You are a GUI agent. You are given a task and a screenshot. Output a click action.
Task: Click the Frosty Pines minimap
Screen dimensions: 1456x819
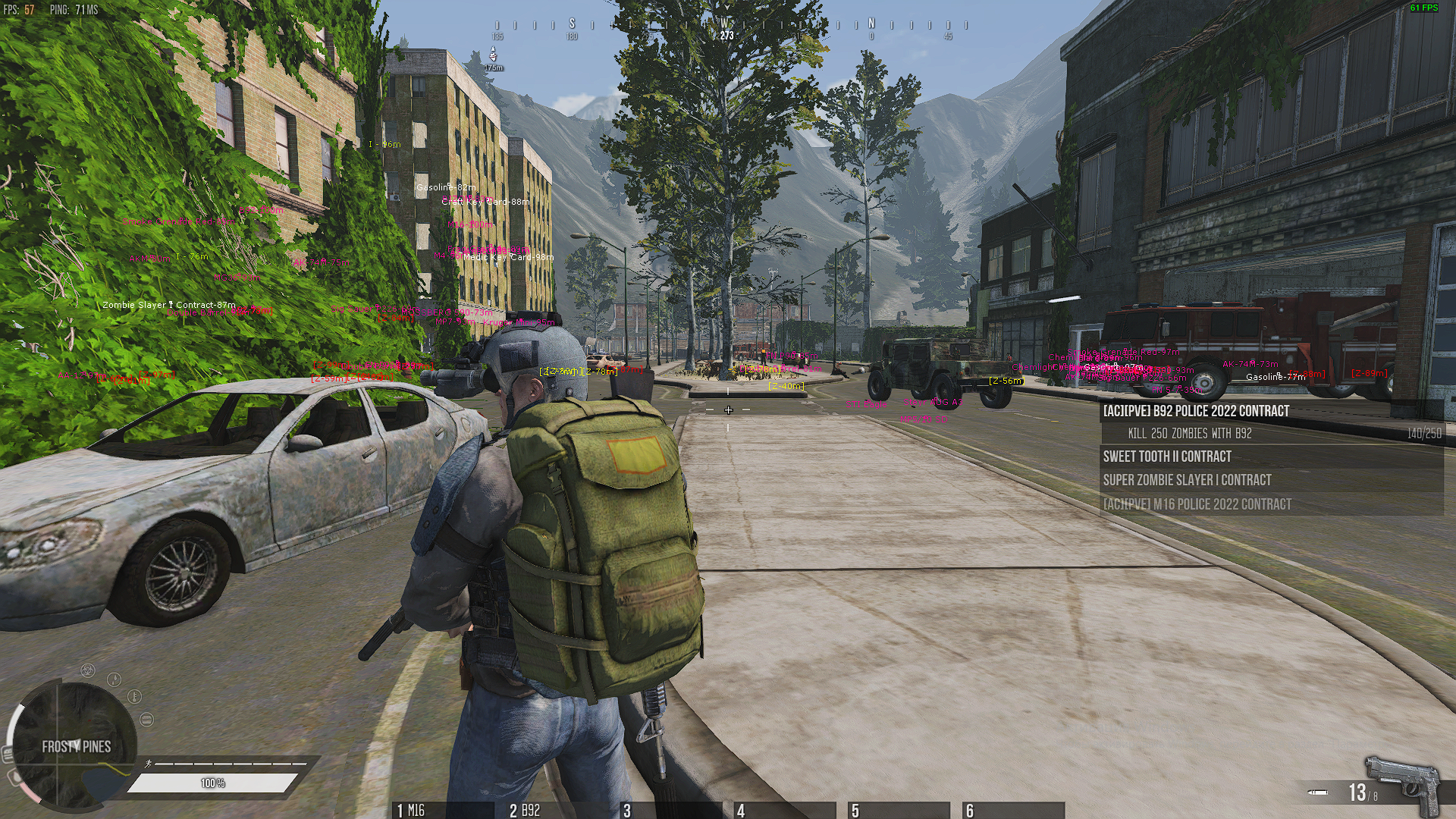coord(76,746)
